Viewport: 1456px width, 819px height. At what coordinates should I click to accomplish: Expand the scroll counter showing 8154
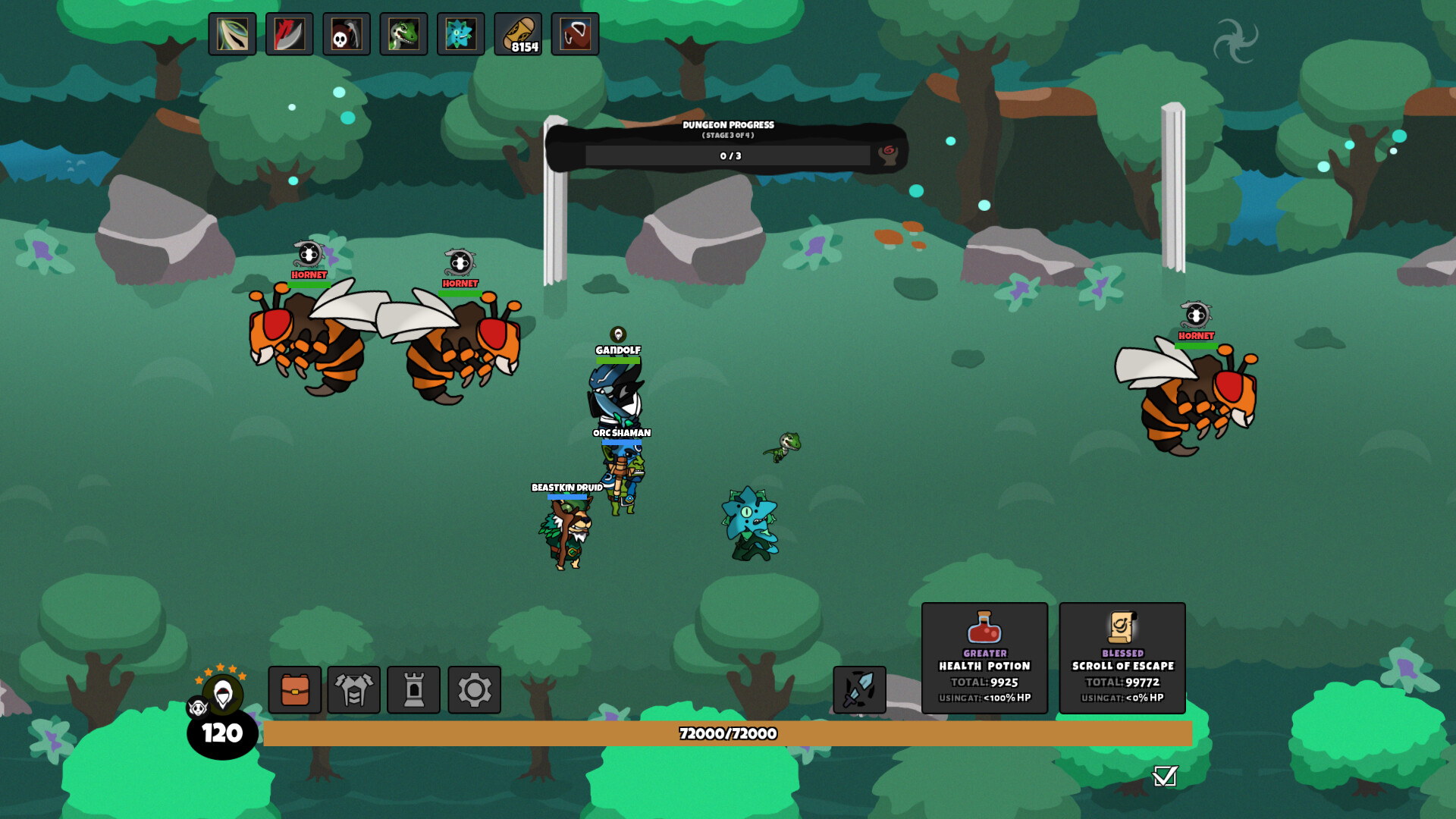pyautogui.click(x=518, y=34)
